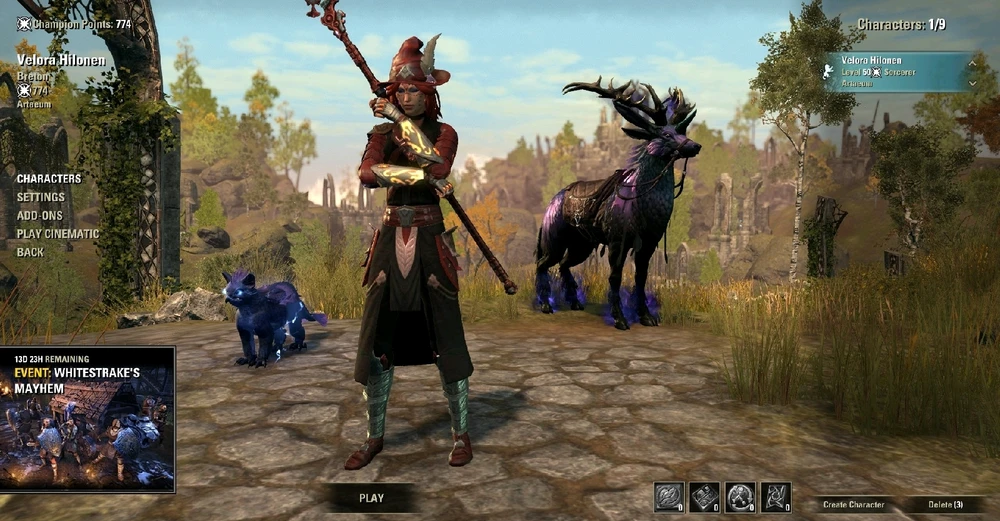Move character up with the up arrow
This screenshot has width=1000, height=521.
[x=971, y=63]
